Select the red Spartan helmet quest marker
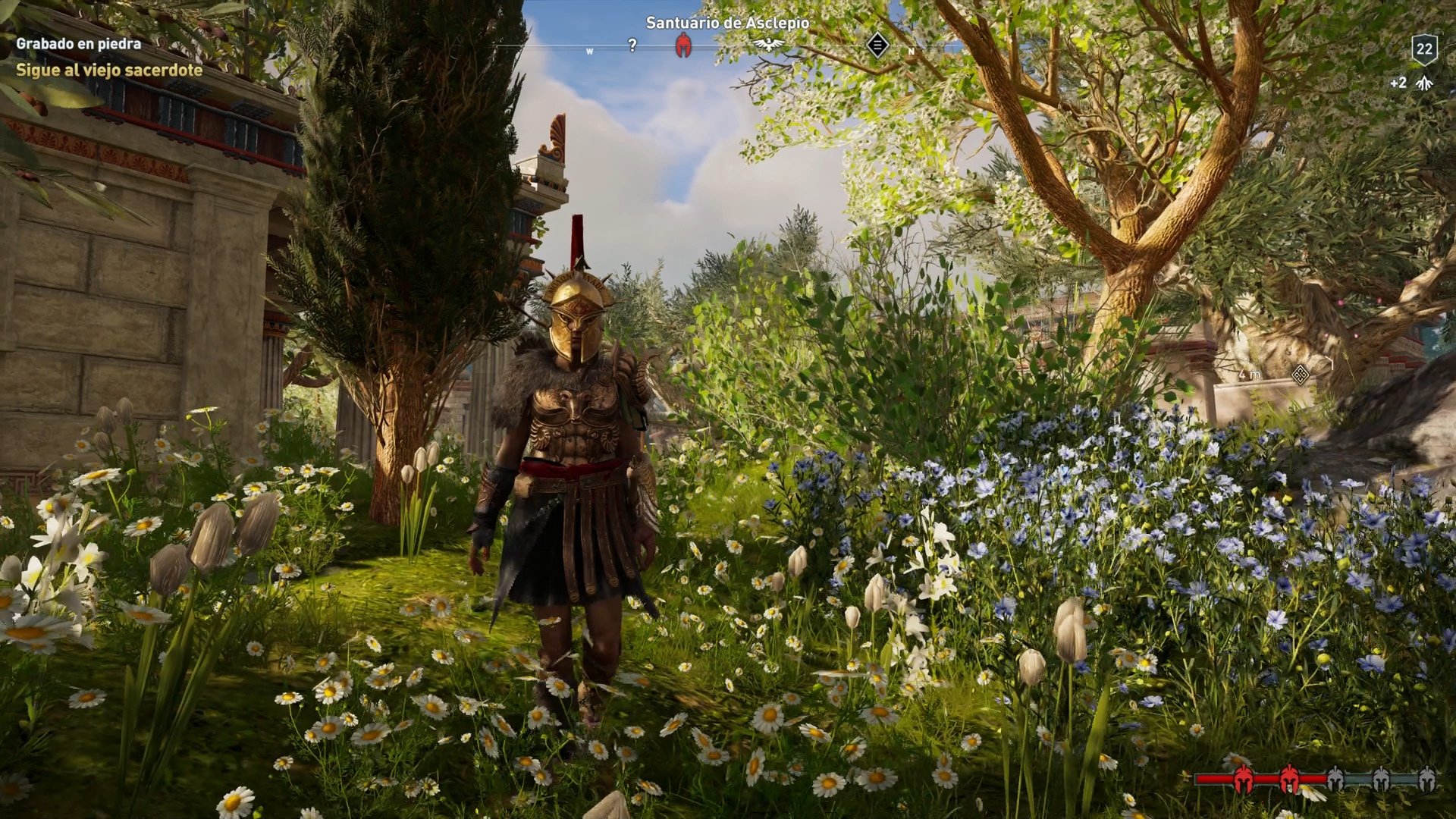The height and width of the screenshot is (819, 1456). [682, 45]
